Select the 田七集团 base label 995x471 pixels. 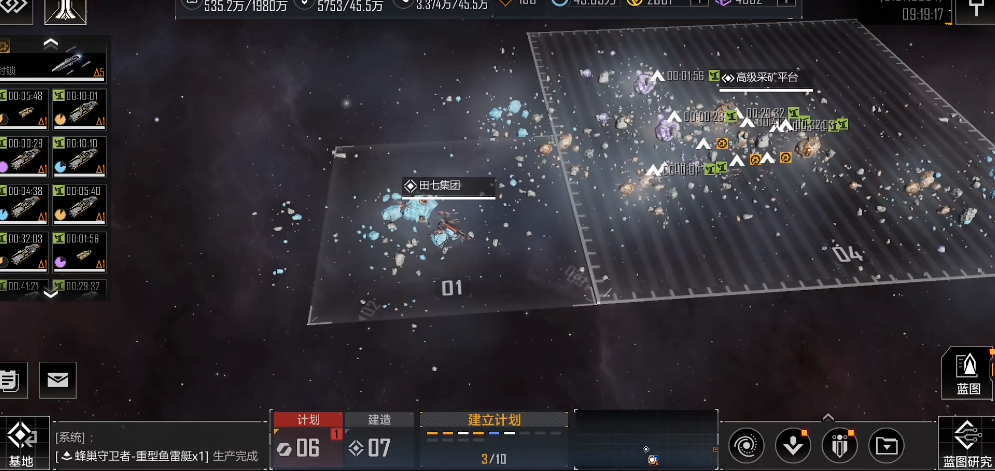click(448, 186)
